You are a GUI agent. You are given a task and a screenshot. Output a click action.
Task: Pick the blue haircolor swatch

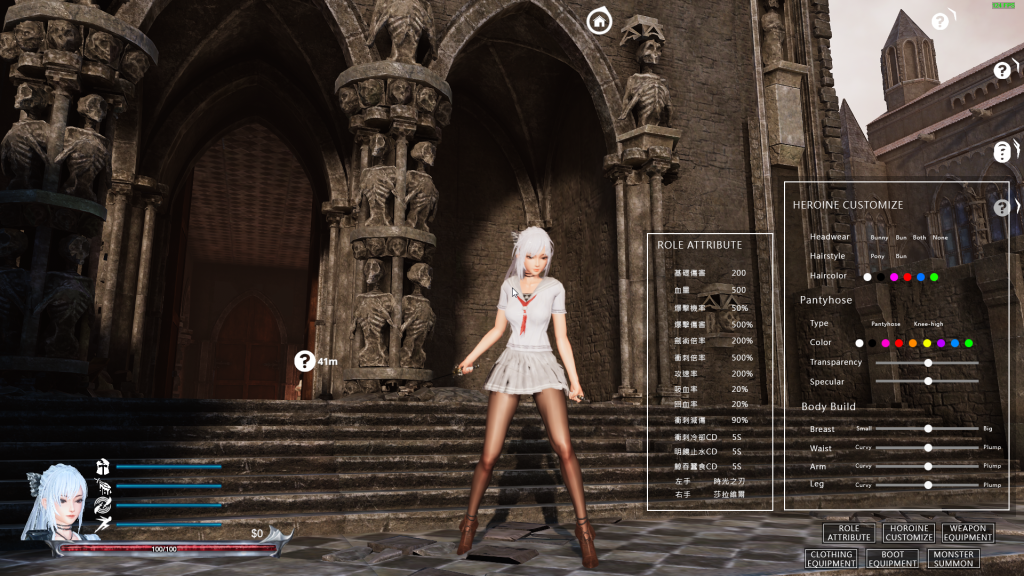[921, 277]
